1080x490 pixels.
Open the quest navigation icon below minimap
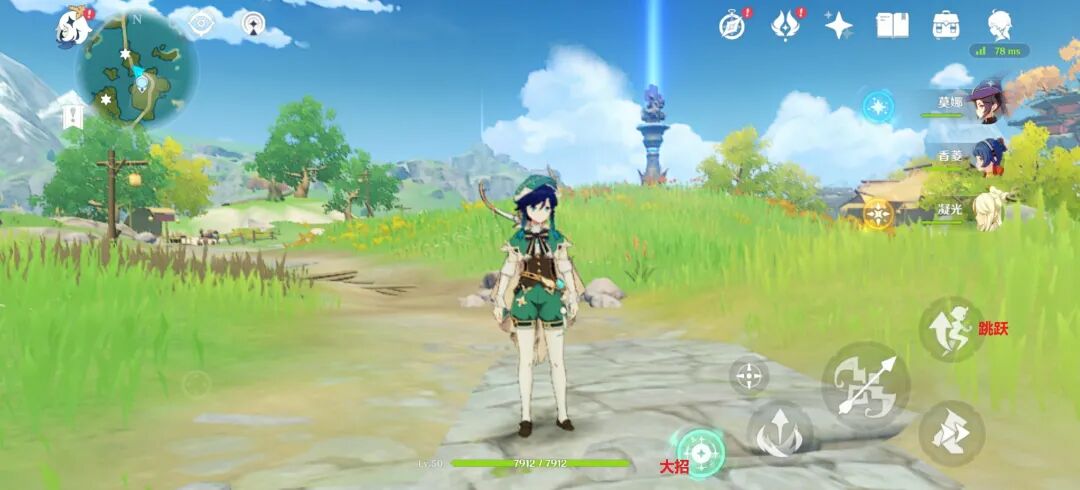(x=71, y=117)
